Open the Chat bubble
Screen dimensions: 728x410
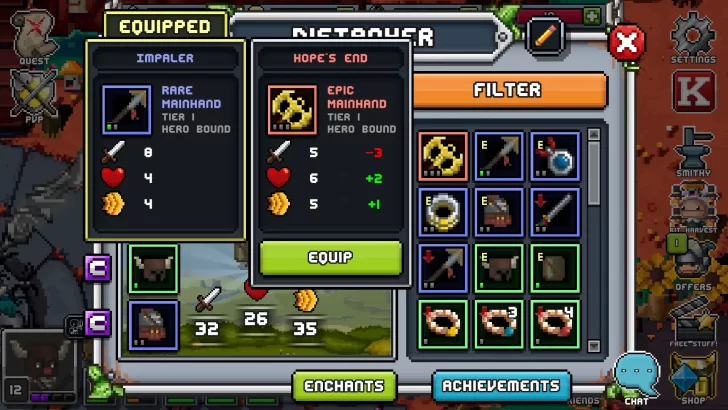(636, 378)
